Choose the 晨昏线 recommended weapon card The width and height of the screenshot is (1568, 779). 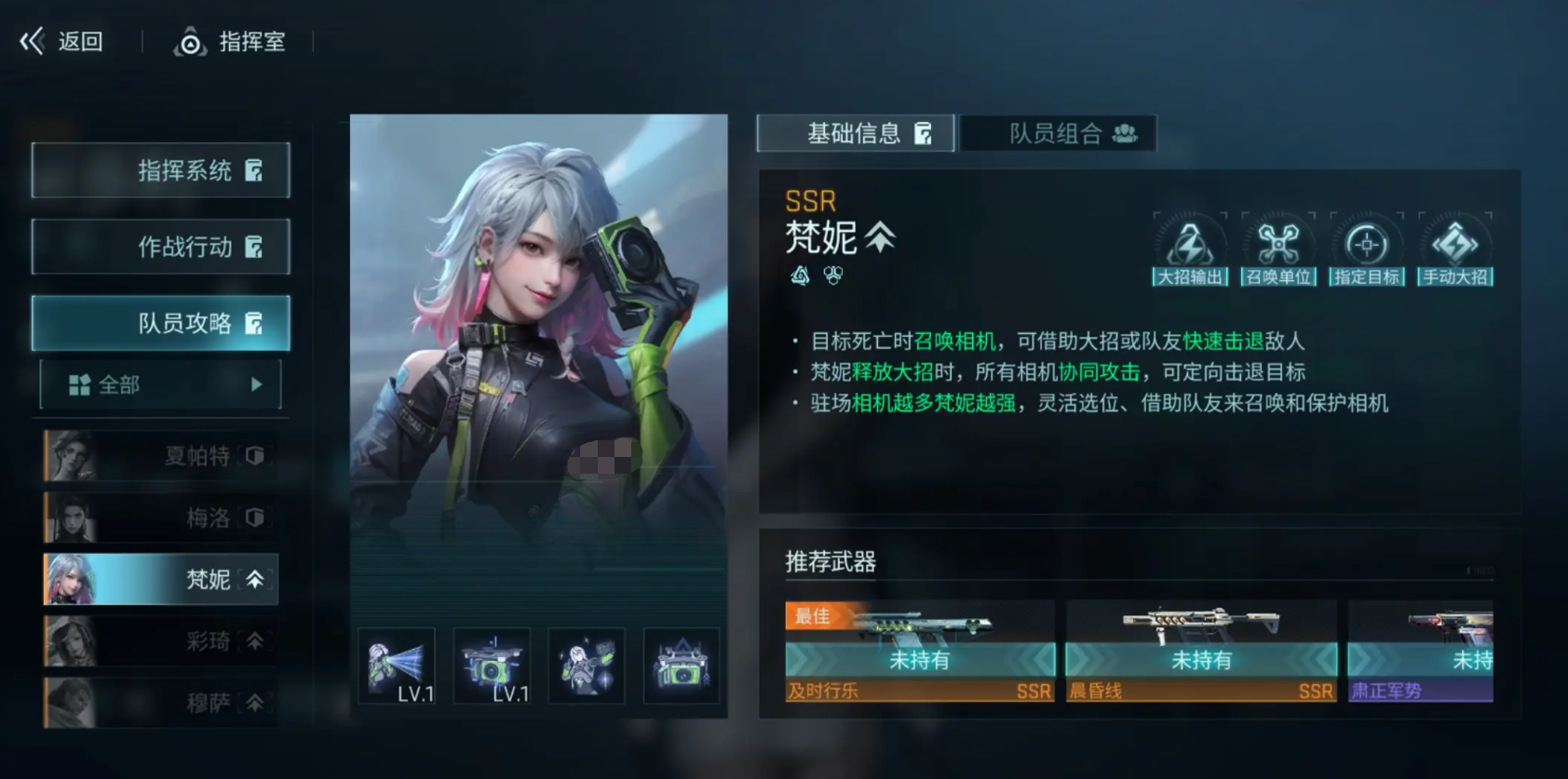point(1201,651)
